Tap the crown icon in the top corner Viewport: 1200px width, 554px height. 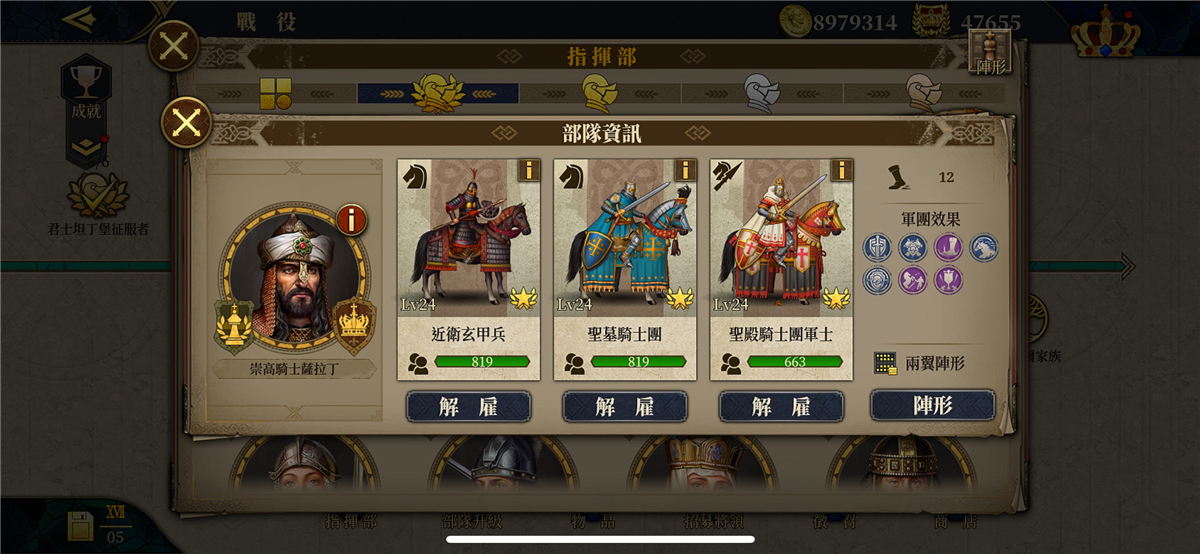click(x=1105, y=32)
